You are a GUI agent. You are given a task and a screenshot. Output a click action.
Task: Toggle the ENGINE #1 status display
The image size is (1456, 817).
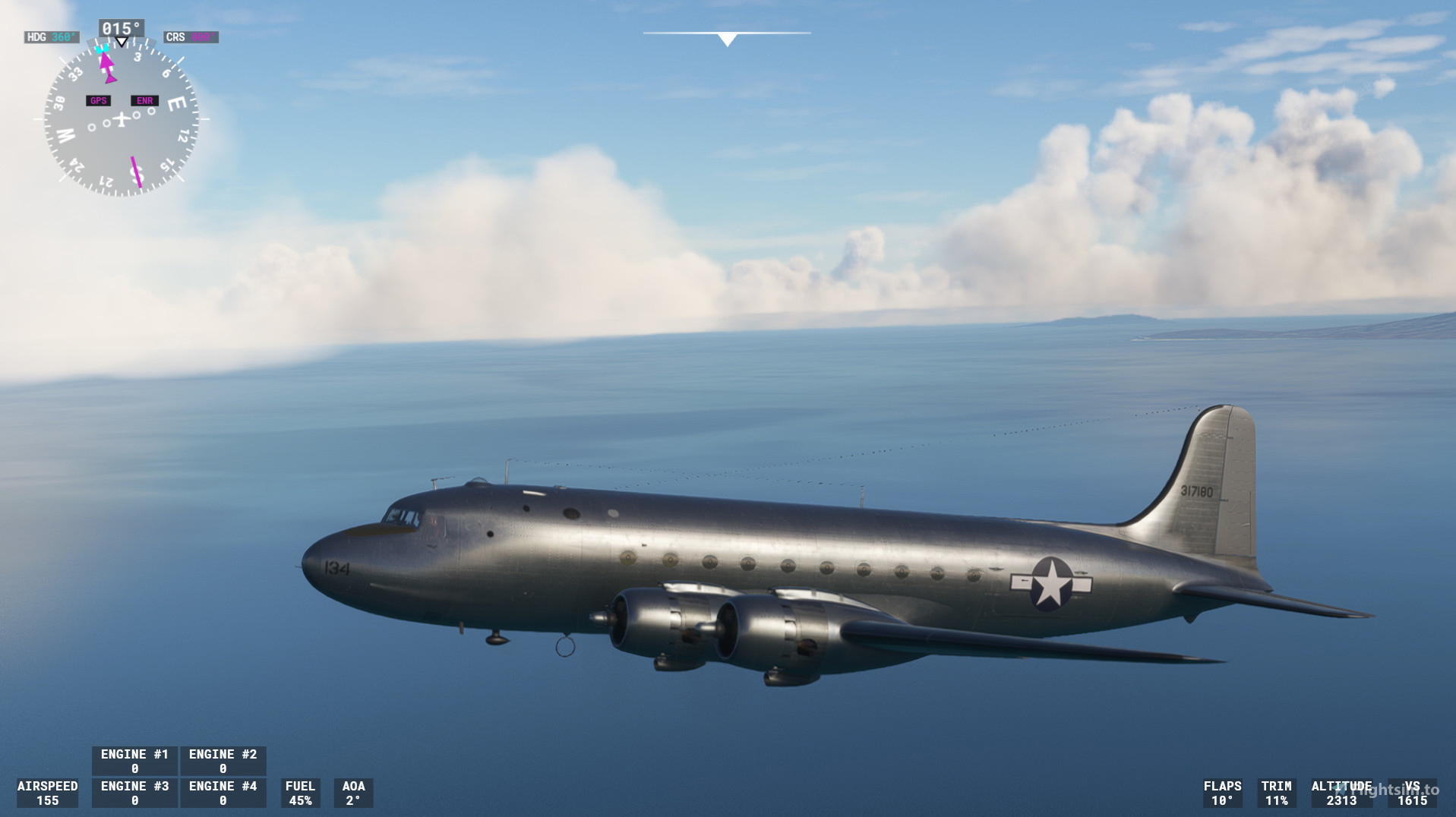click(x=134, y=760)
